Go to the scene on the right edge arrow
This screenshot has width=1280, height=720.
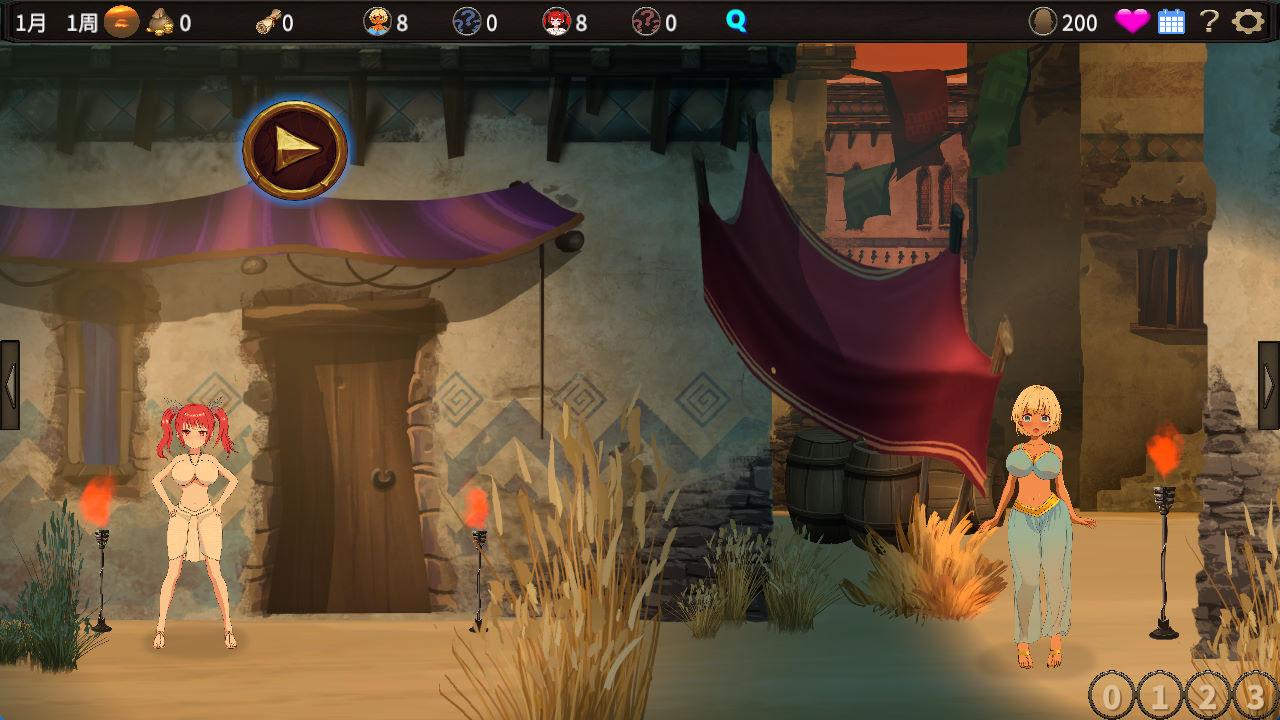(x=1269, y=385)
